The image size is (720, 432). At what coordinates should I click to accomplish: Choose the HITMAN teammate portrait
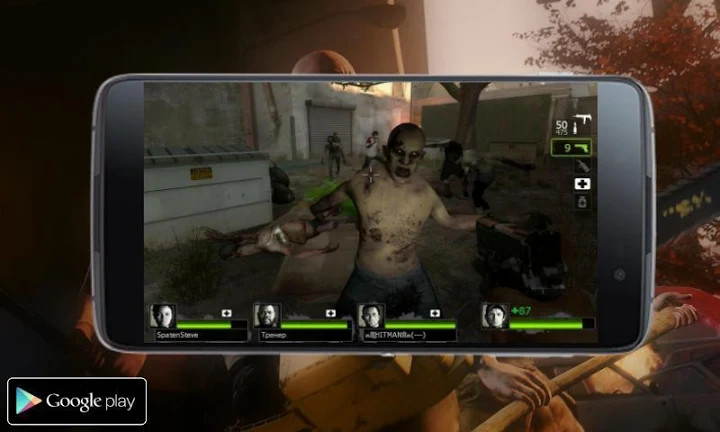point(371,316)
